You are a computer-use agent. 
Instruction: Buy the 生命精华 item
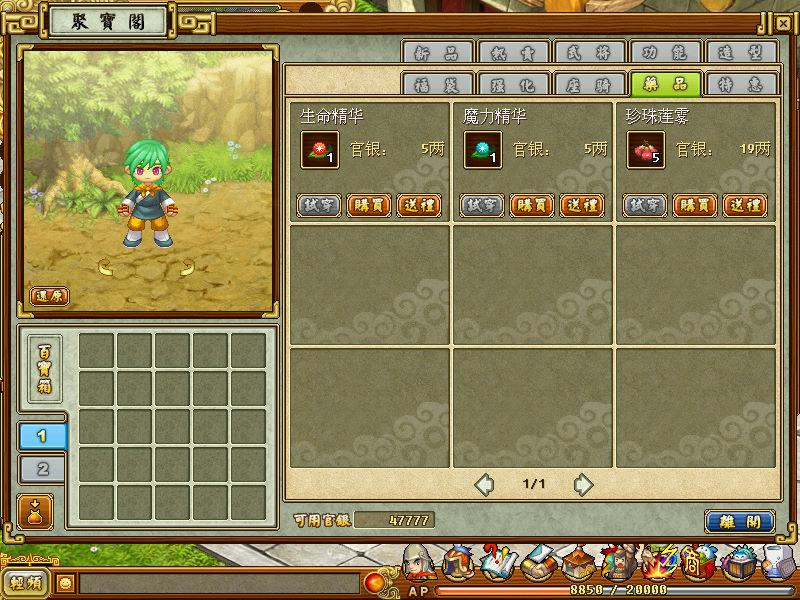[x=368, y=205]
